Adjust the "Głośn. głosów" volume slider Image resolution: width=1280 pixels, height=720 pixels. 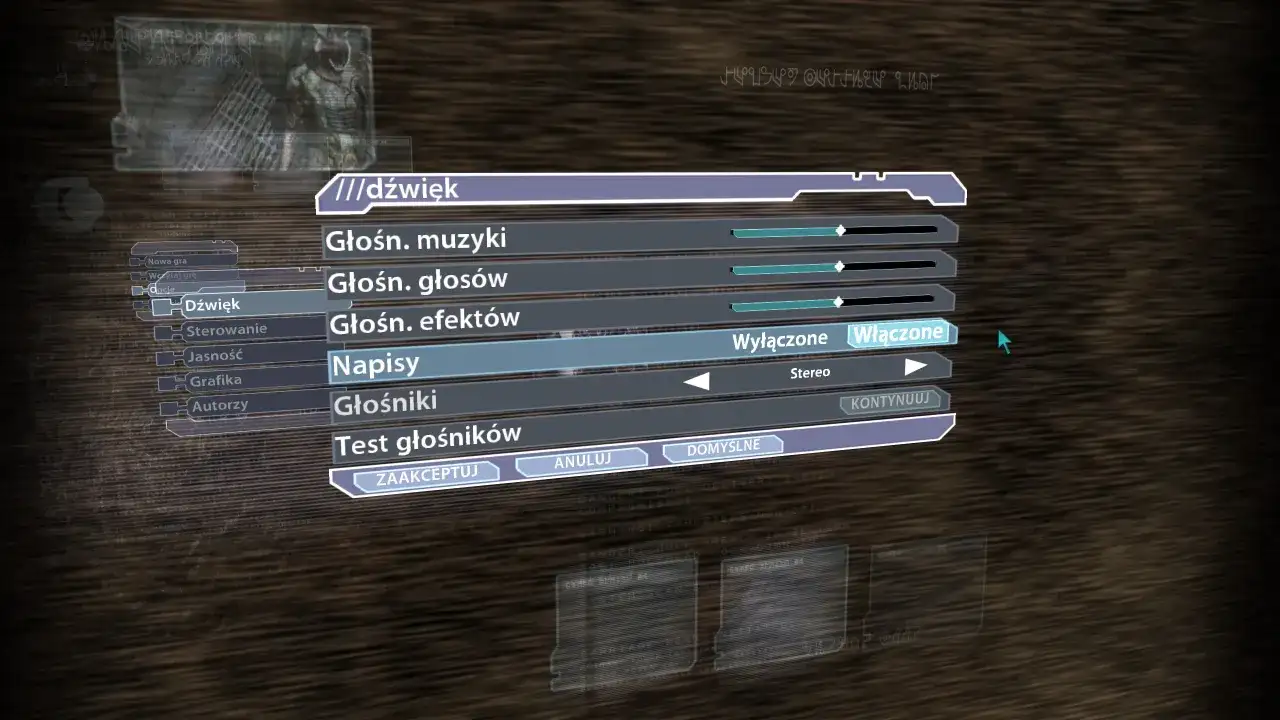838,268
